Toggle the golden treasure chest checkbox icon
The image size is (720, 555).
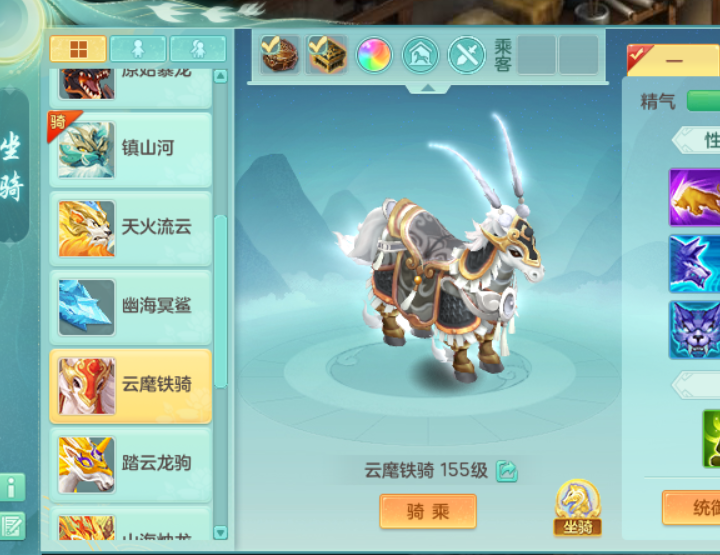[327, 54]
